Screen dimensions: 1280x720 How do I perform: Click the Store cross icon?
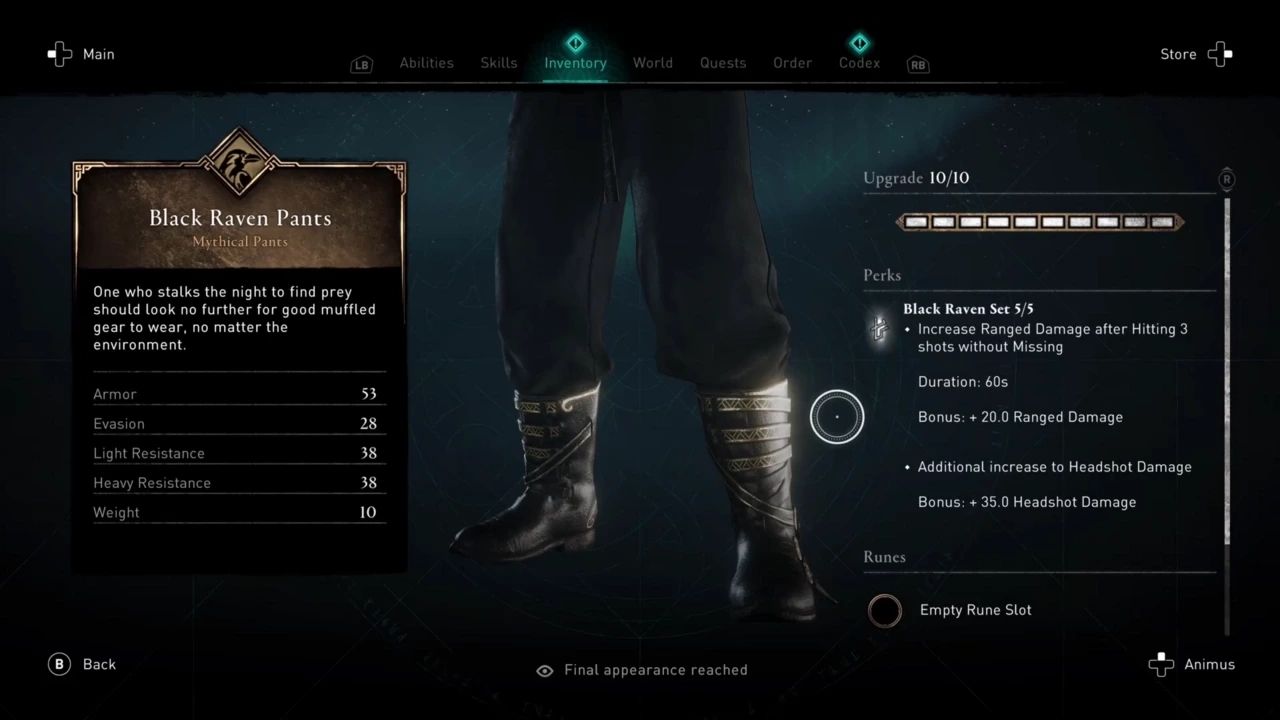pyautogui.click(x=1220, y=54)
